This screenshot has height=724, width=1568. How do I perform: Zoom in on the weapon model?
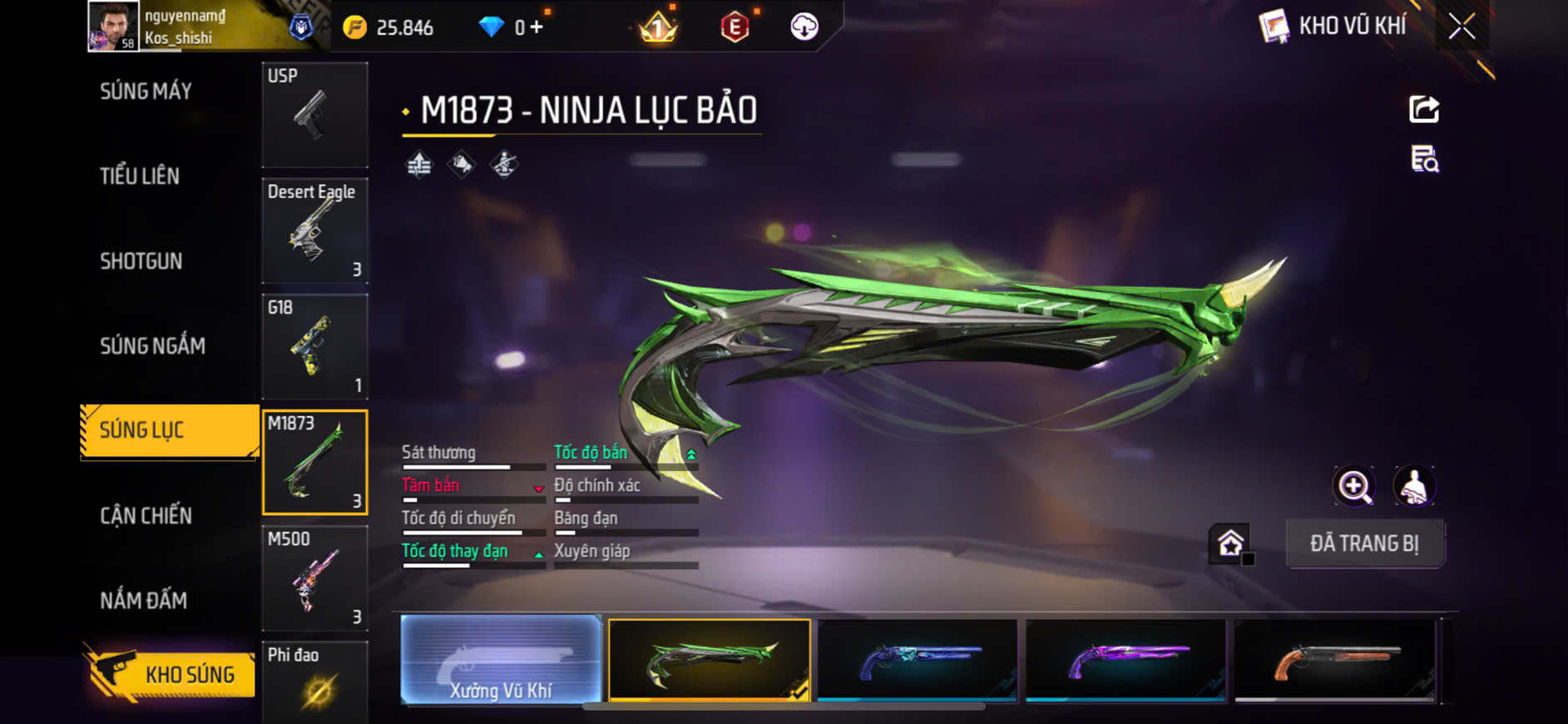point(1354,487)
